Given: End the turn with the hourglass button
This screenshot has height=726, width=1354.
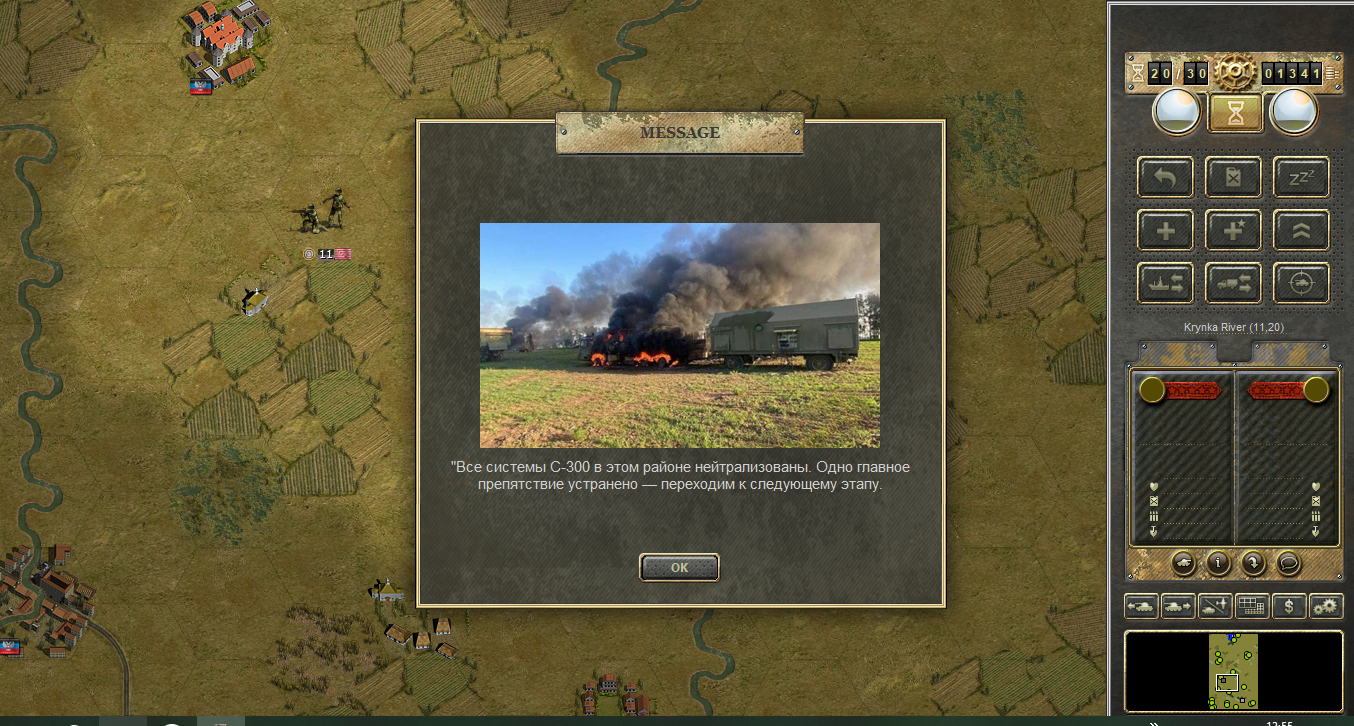Looking at the screenshot, I should 1236,112.
